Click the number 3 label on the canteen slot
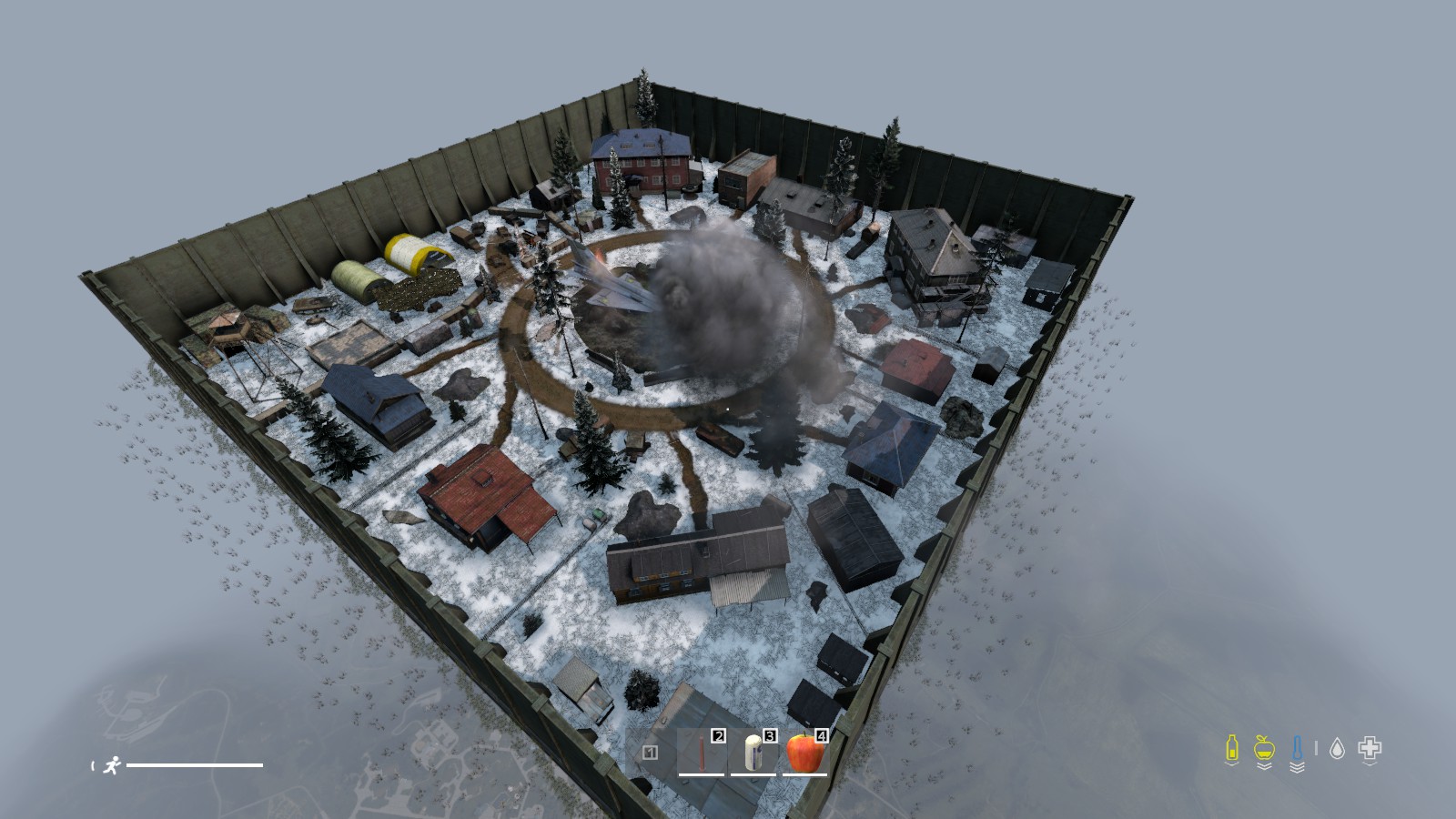The image size is (1456, 819). (x=770, y=736)
